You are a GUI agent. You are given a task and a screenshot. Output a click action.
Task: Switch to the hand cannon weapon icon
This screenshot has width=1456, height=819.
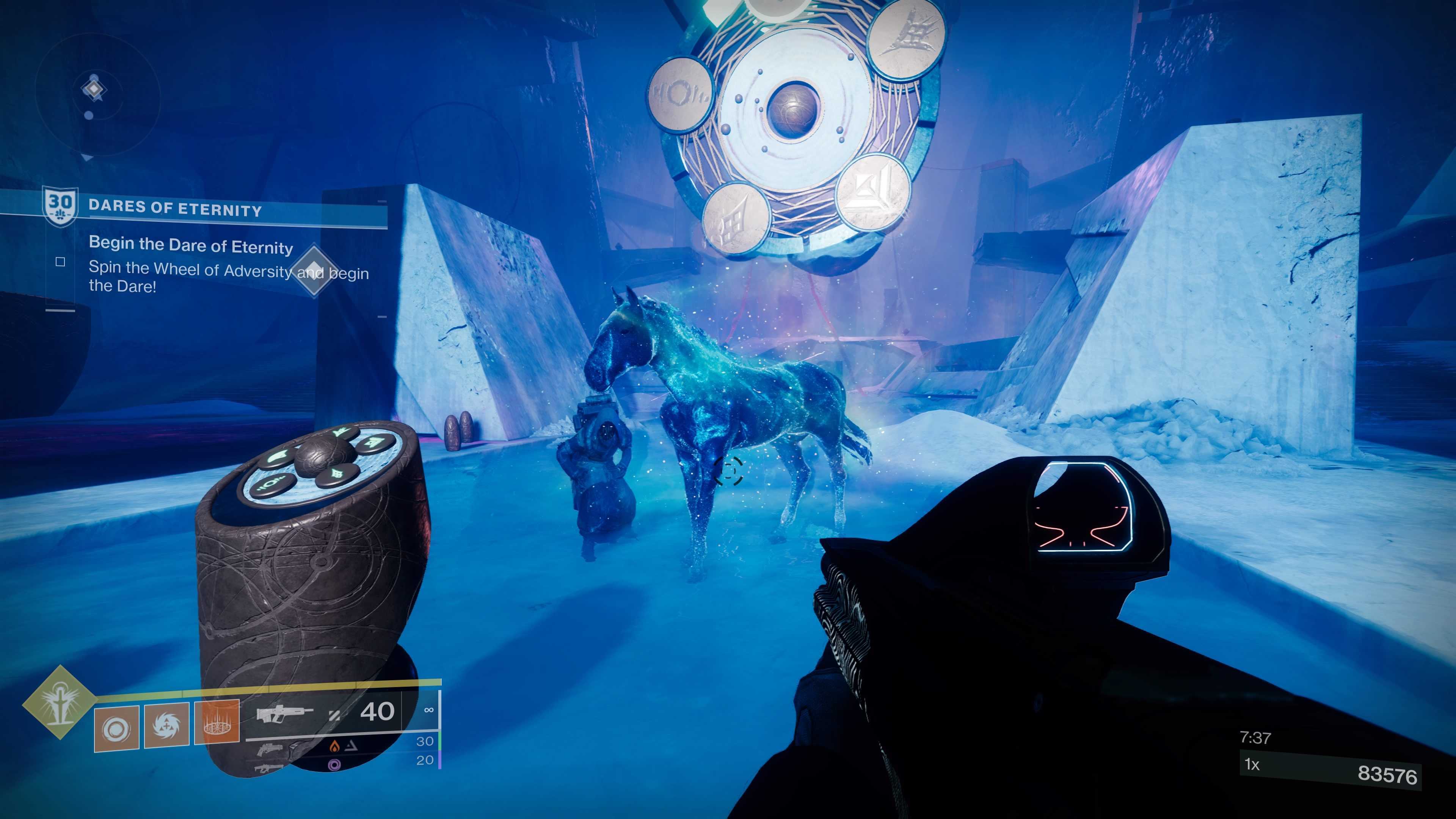[x=270, y=750]
